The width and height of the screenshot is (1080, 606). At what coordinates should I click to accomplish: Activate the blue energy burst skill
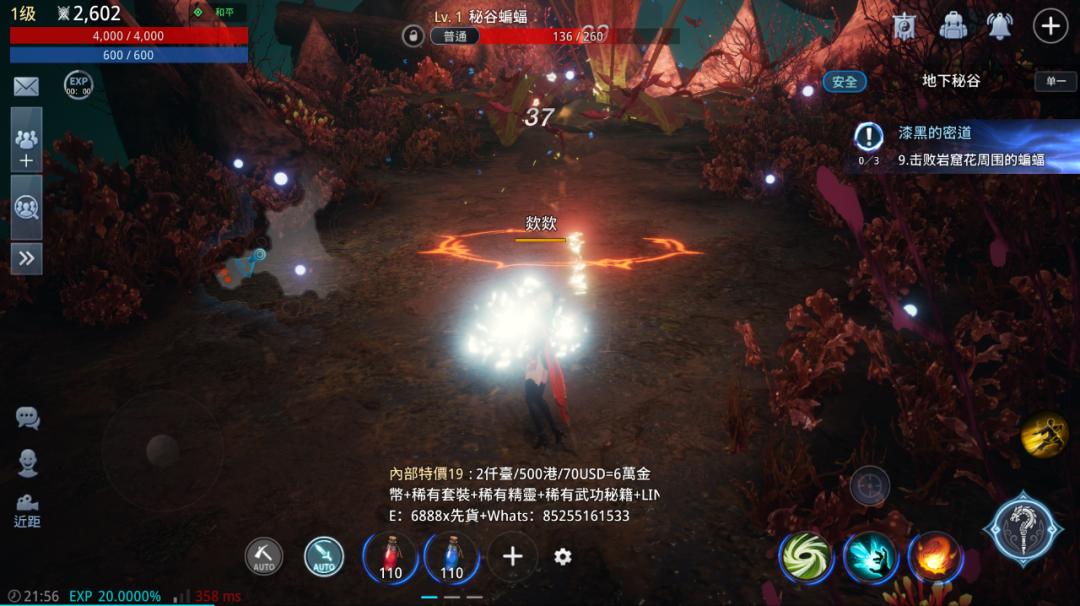(x=869, y=557)
